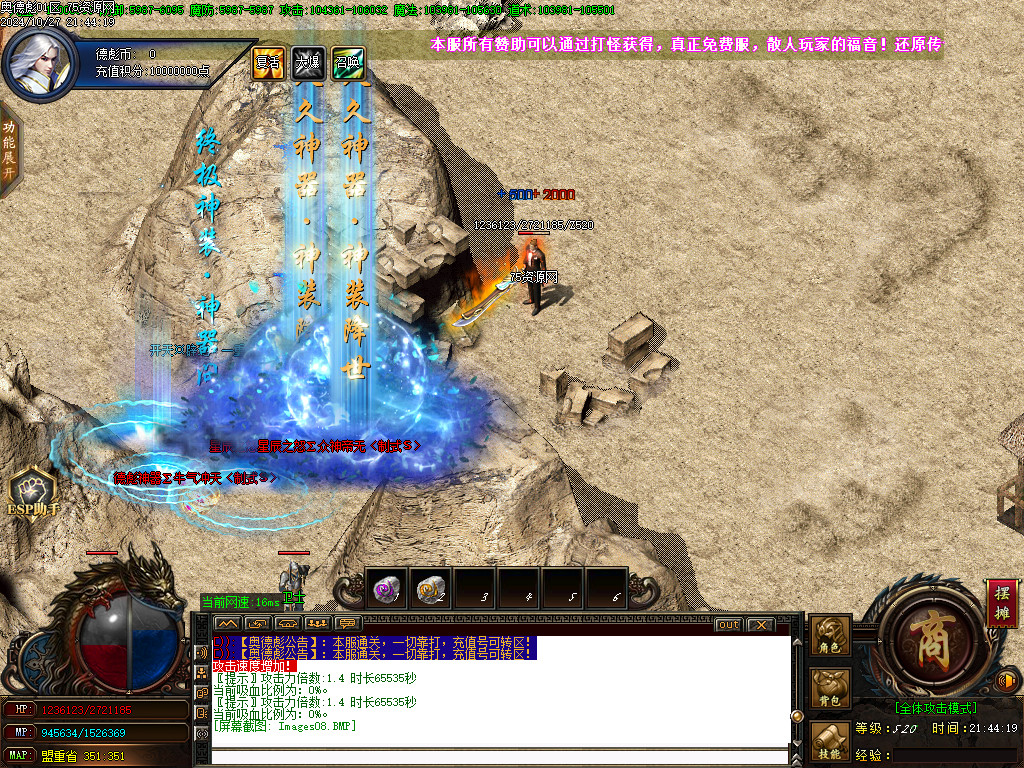Image resolution: width=1024 pixels, height=768 pixels.
Task: Open the 角色 character panel
Action: (x=830, y=637)
